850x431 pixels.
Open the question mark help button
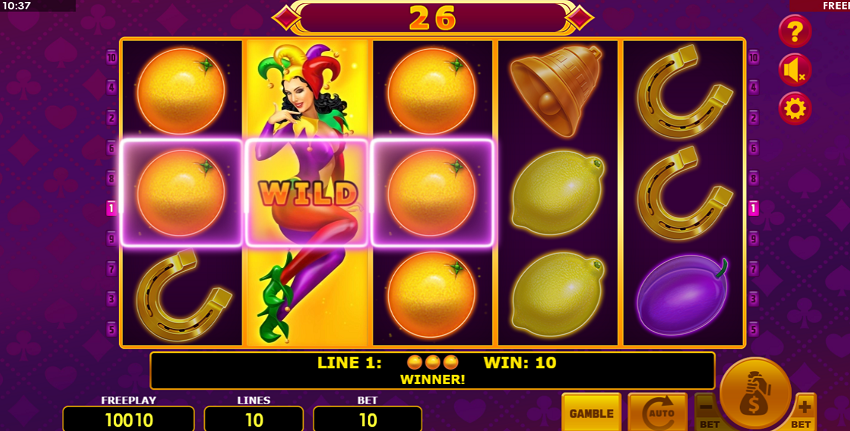point(795,31)
